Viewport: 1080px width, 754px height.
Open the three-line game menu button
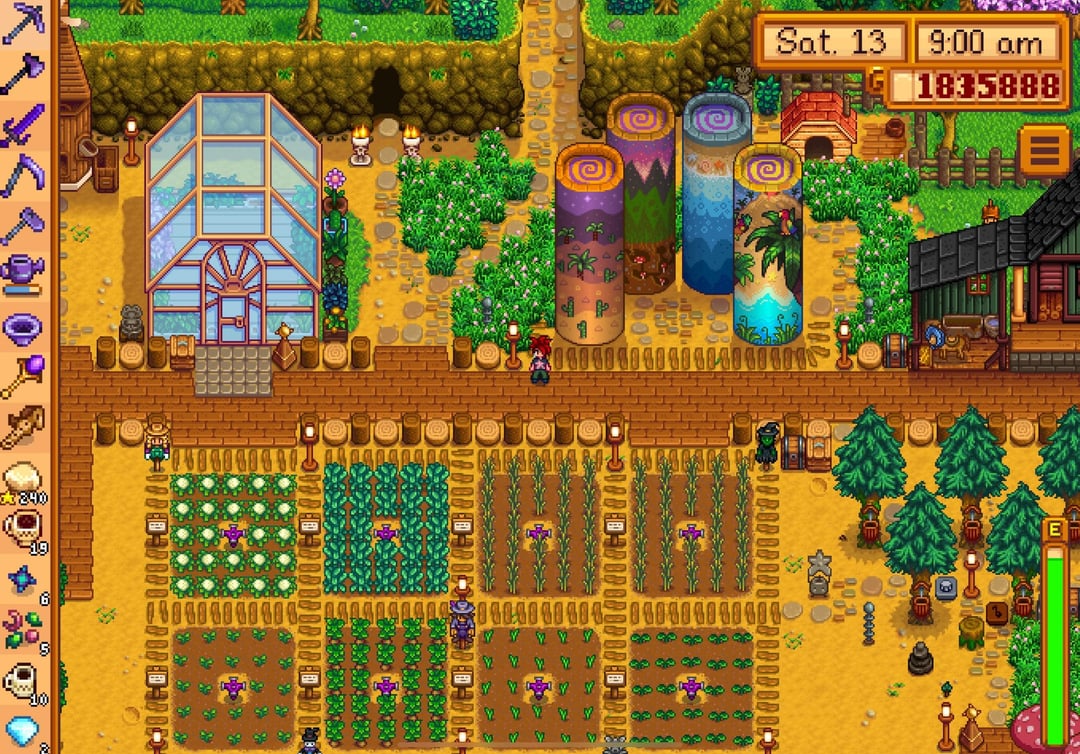pos(1044,151)
